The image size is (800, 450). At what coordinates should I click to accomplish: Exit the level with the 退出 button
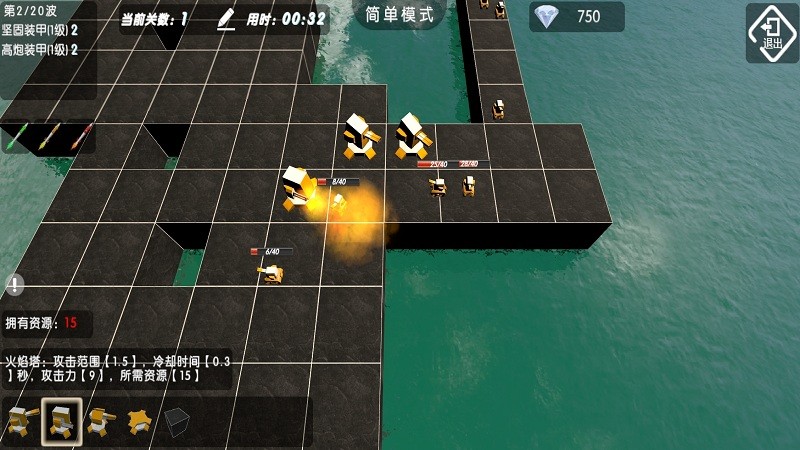[772, 32]
